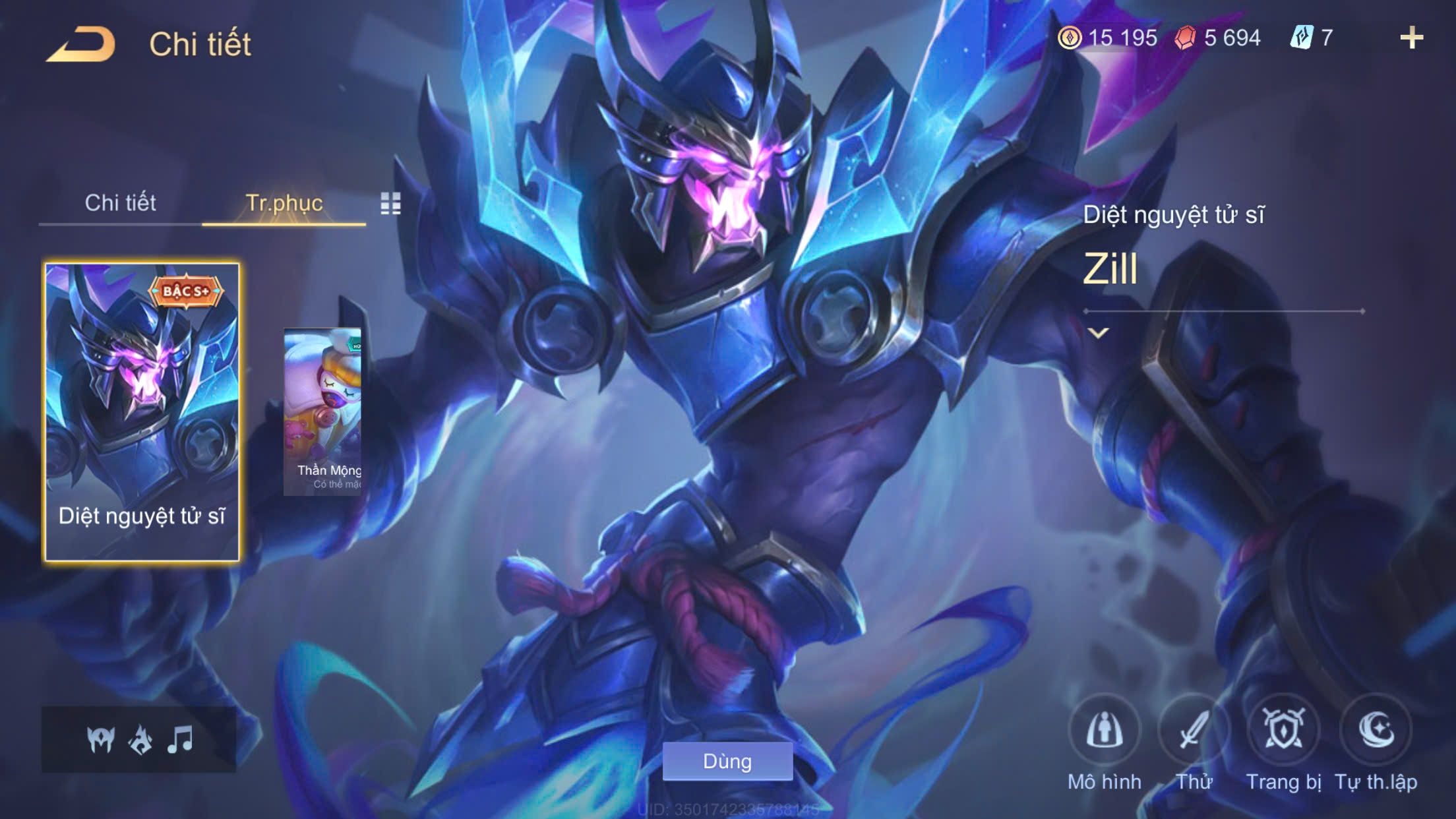Go back using the return arrow
The height and width of the screenshot is (819, 1456).
81,45
